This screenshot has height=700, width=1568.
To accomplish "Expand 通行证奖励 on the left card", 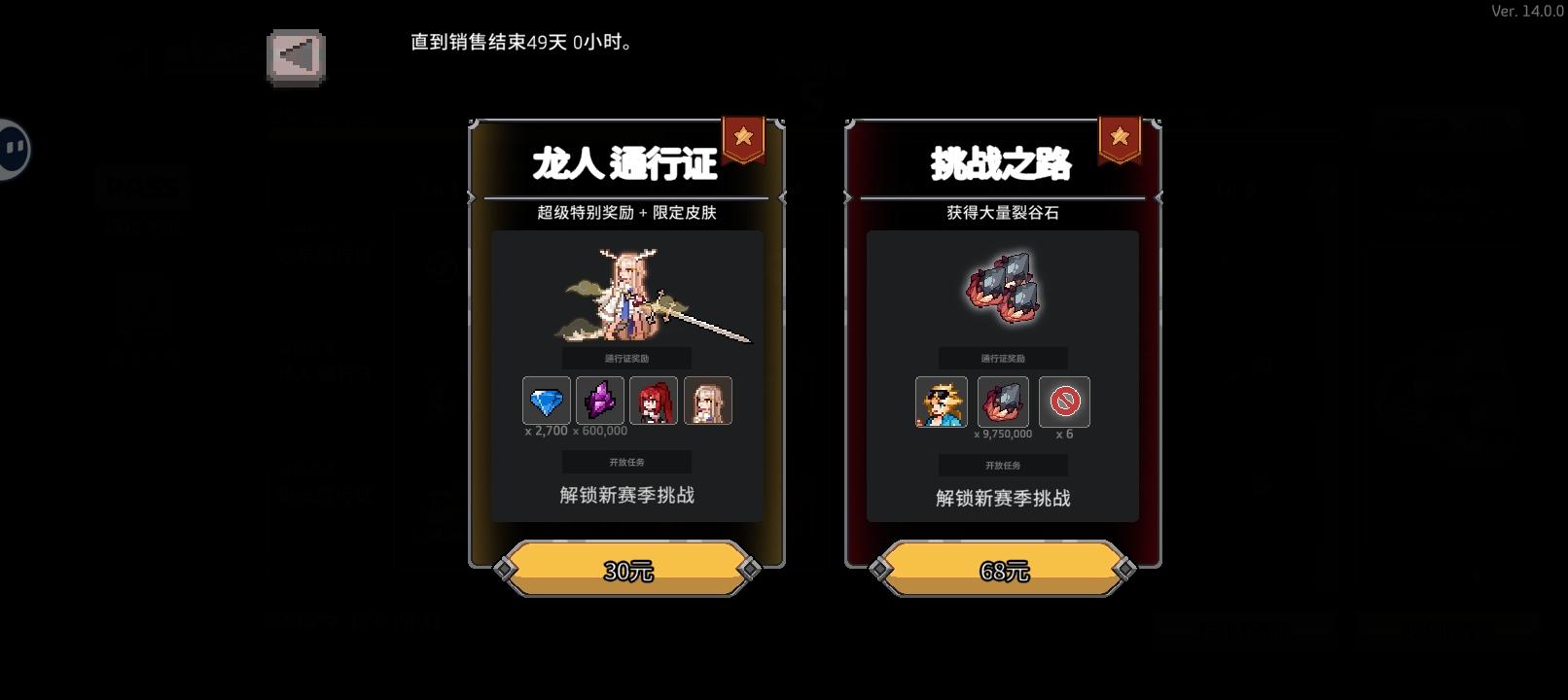I will 625,356.
